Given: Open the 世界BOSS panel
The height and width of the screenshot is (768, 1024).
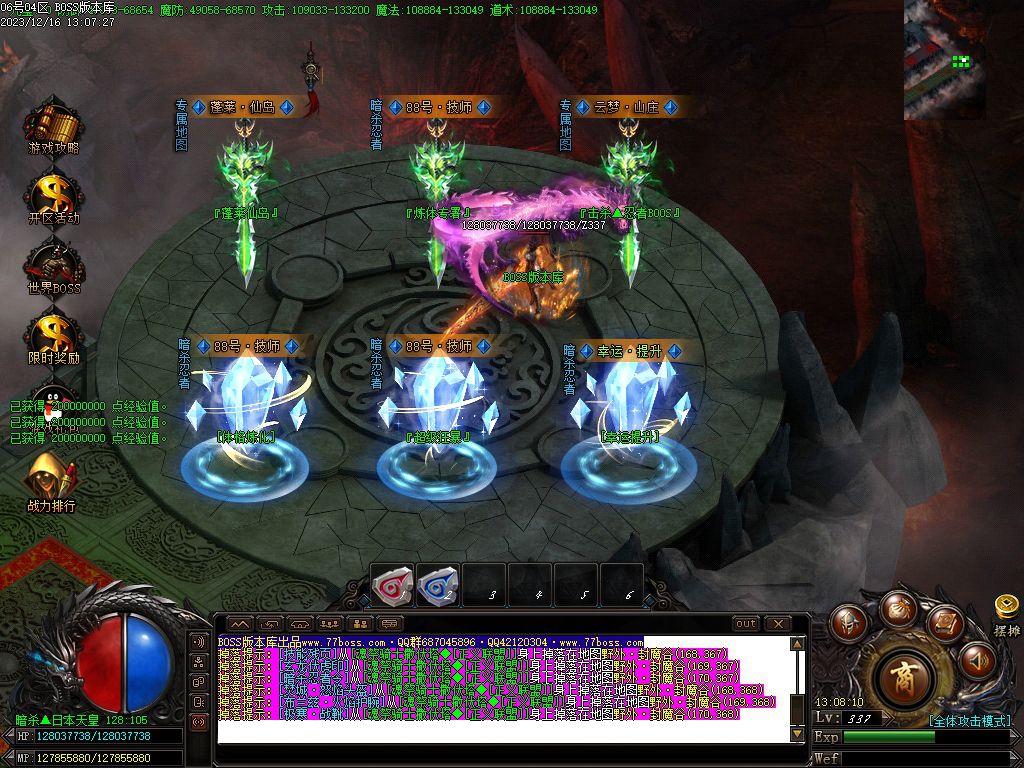Looking at the screenshot, I should pos(54,265).
